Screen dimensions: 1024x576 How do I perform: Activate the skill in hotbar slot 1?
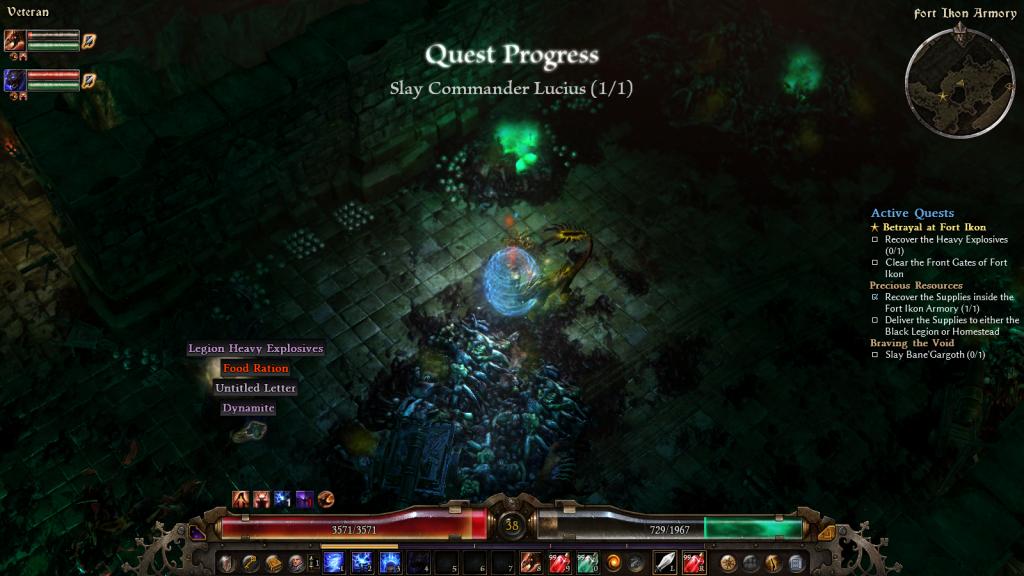pyautogui.click(x=333, y=562)
